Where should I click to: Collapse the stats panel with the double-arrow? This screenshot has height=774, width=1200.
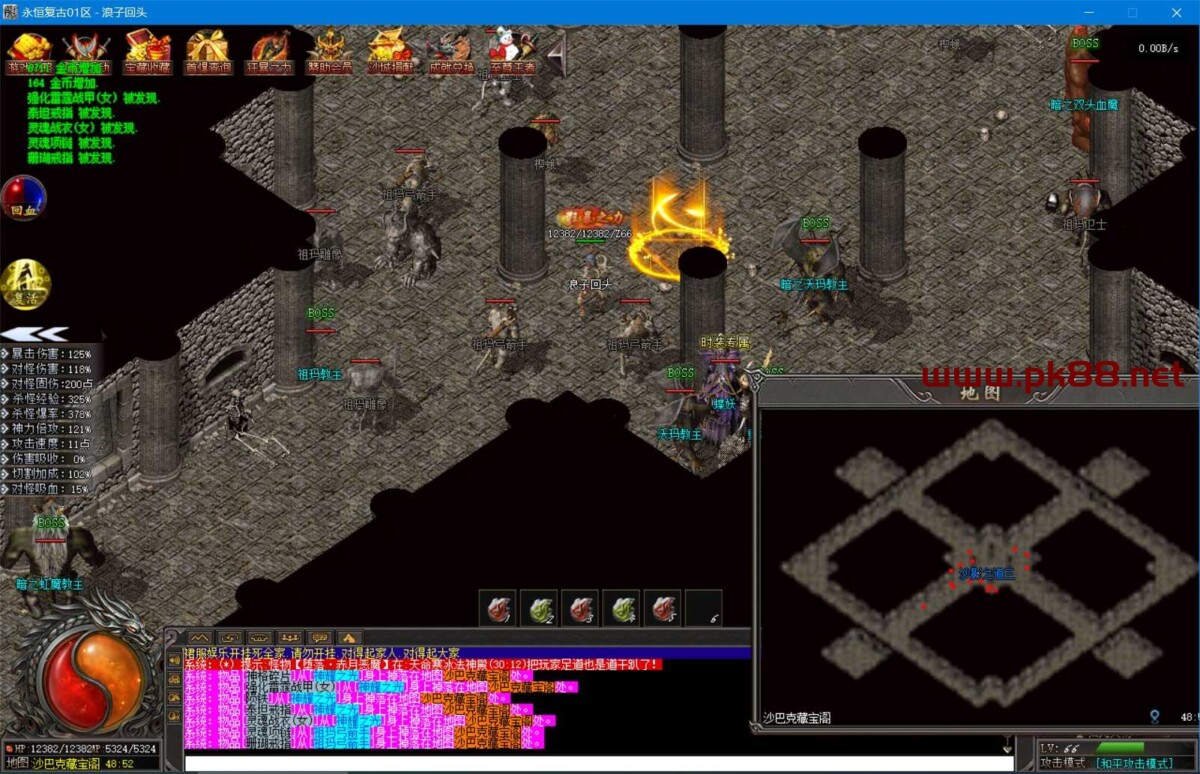coord(34,334)
